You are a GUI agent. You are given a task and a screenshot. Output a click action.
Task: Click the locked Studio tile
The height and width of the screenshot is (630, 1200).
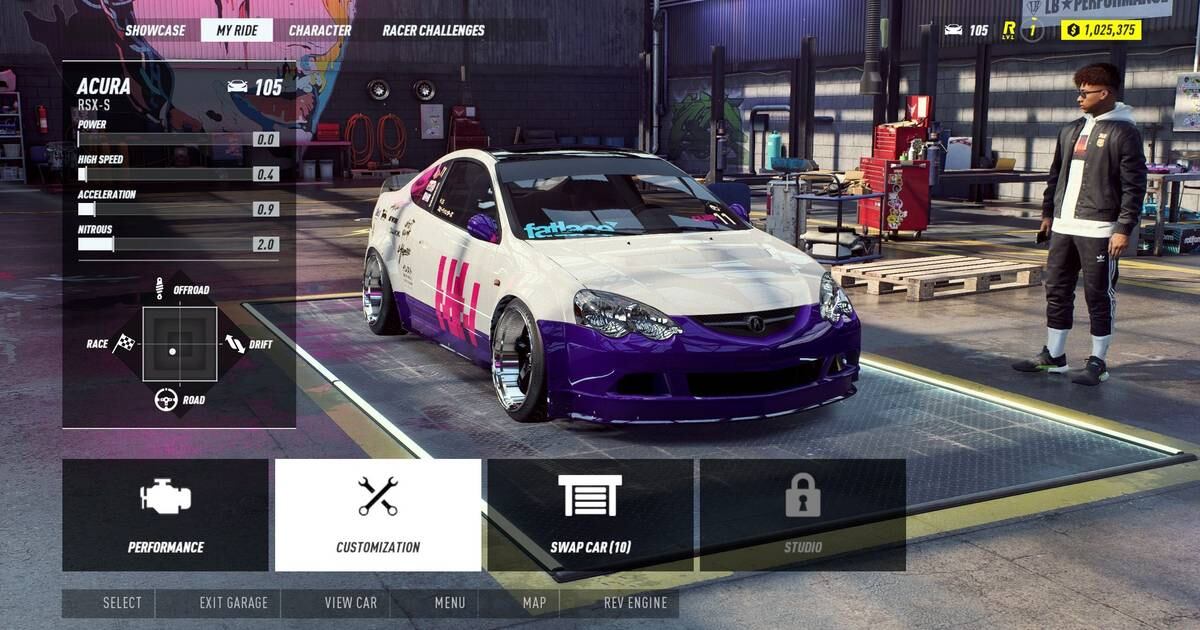tap(803, 515)
